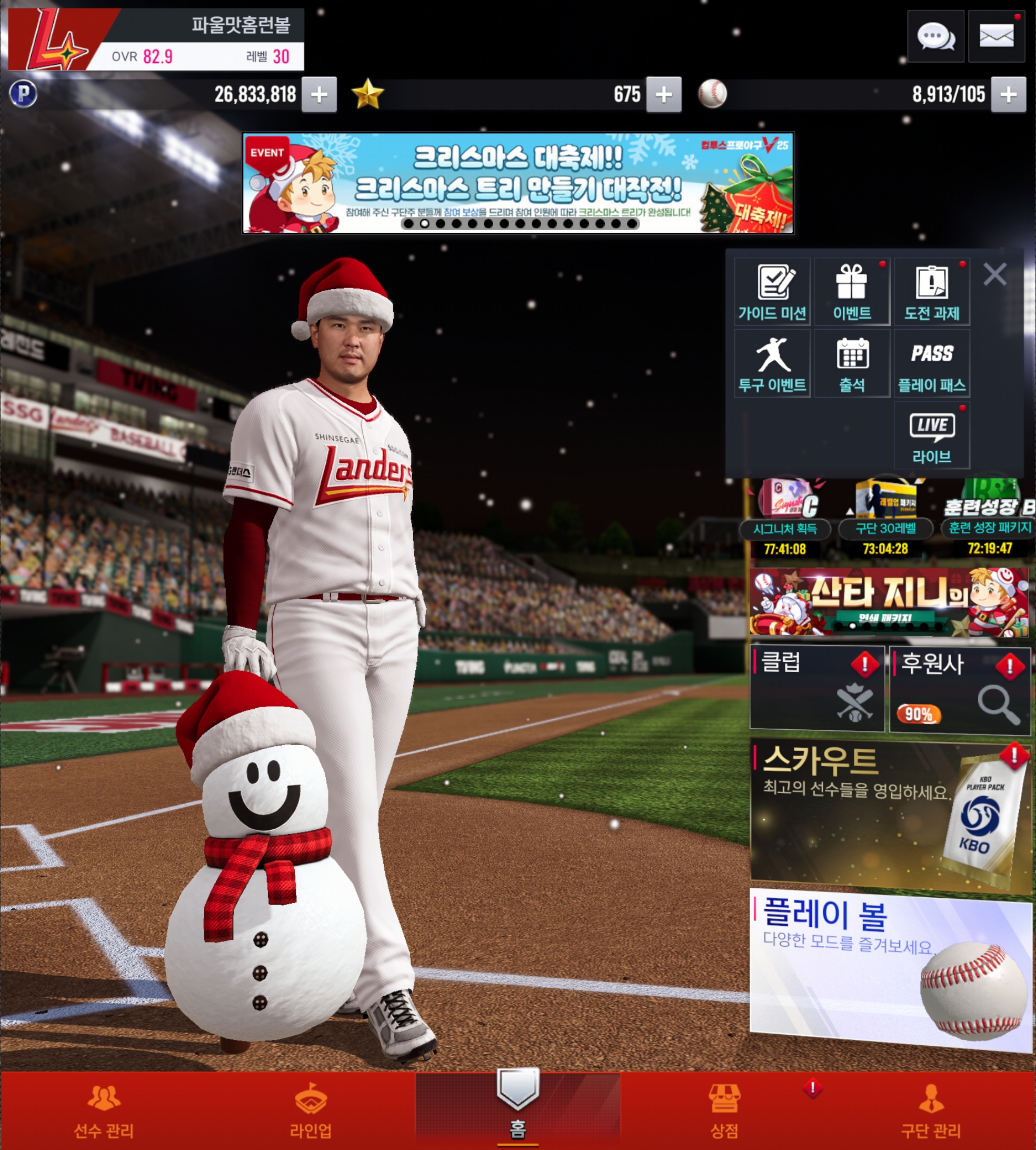Add more baseball energy
This screenshot has width=1036, height=1150.
(x=1008, y=94)
